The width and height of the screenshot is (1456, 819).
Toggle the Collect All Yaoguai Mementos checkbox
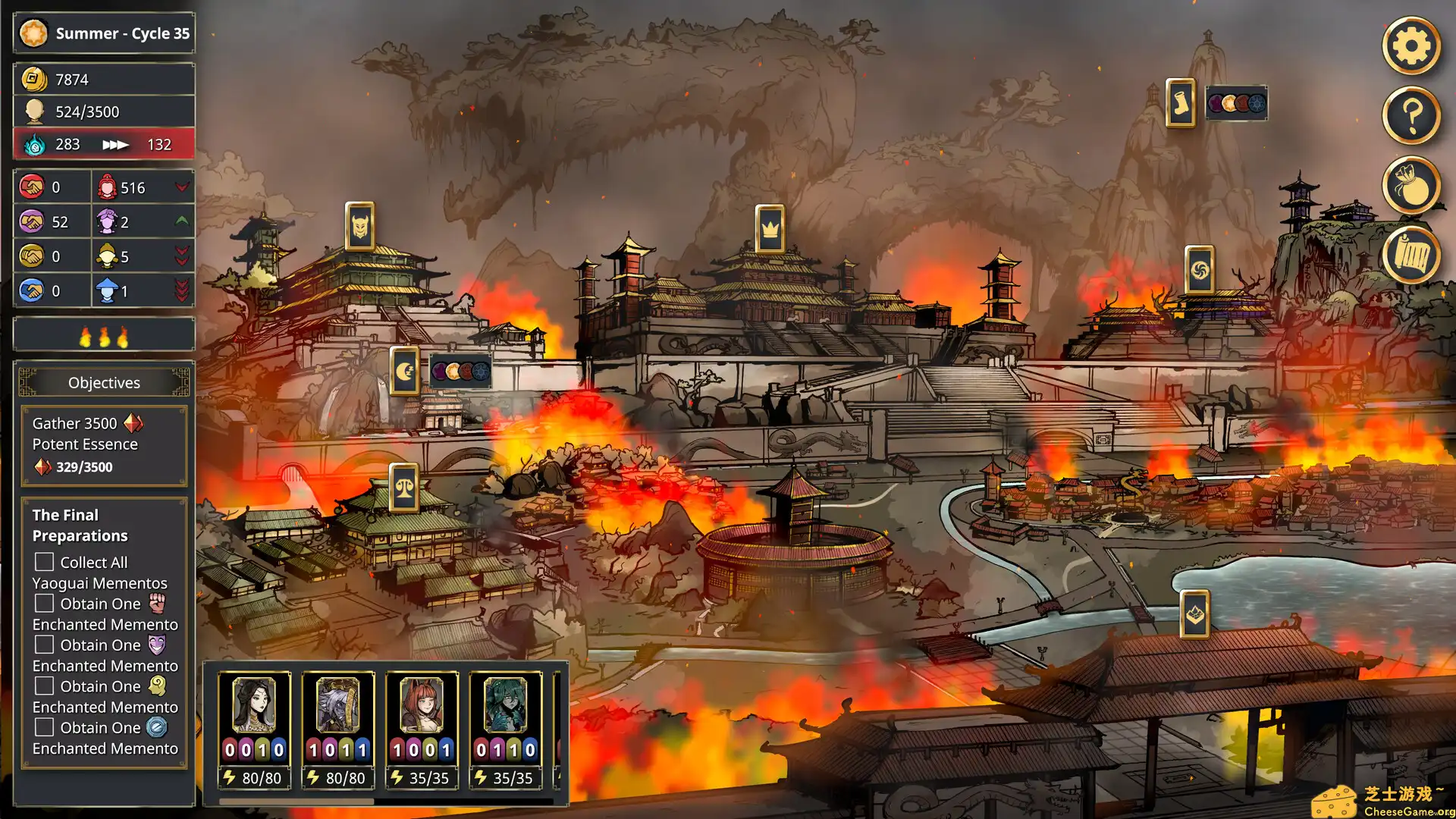45,562
